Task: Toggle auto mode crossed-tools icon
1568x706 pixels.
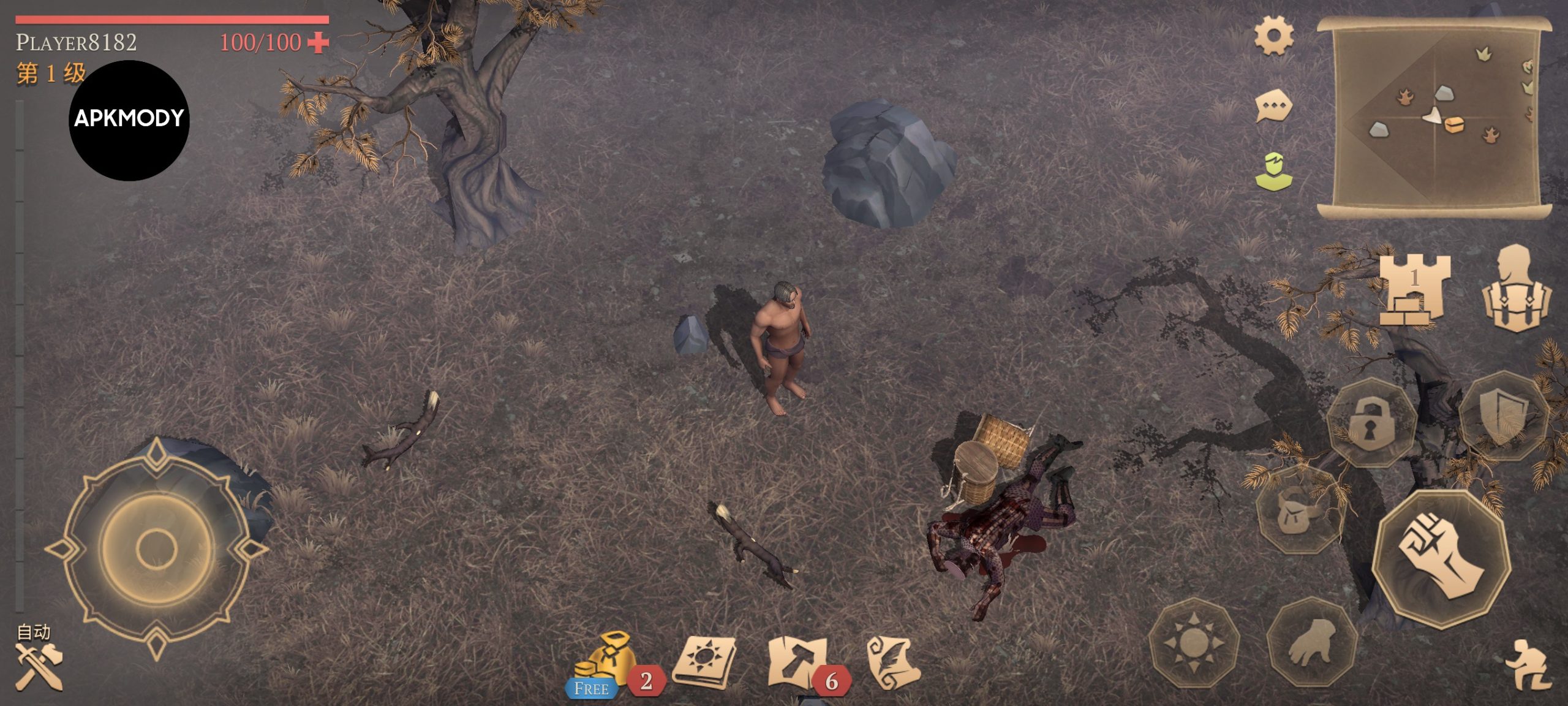Action: click(x=38, y=665)
